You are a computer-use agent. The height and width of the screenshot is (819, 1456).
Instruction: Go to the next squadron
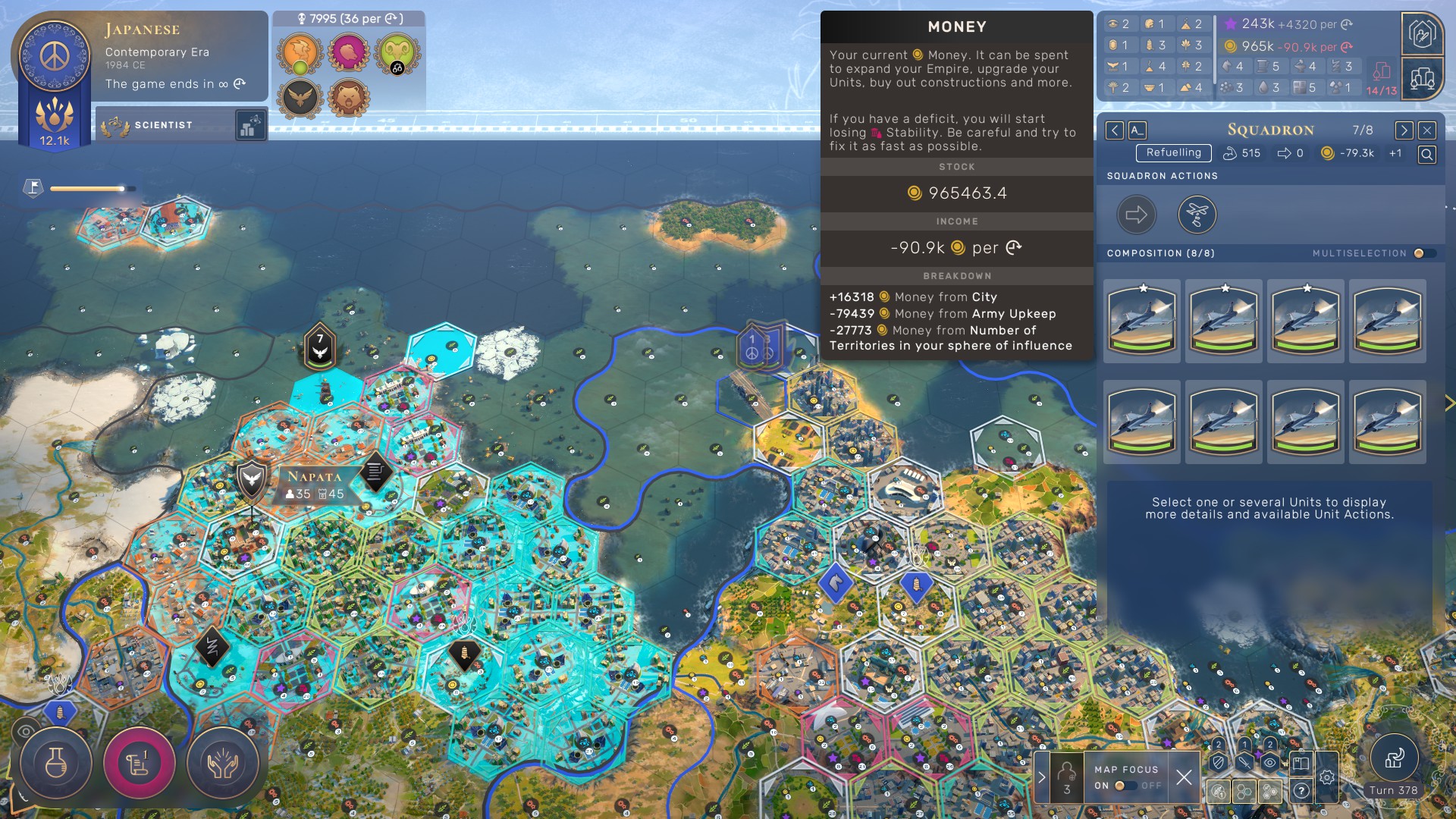coord(1404,130)
